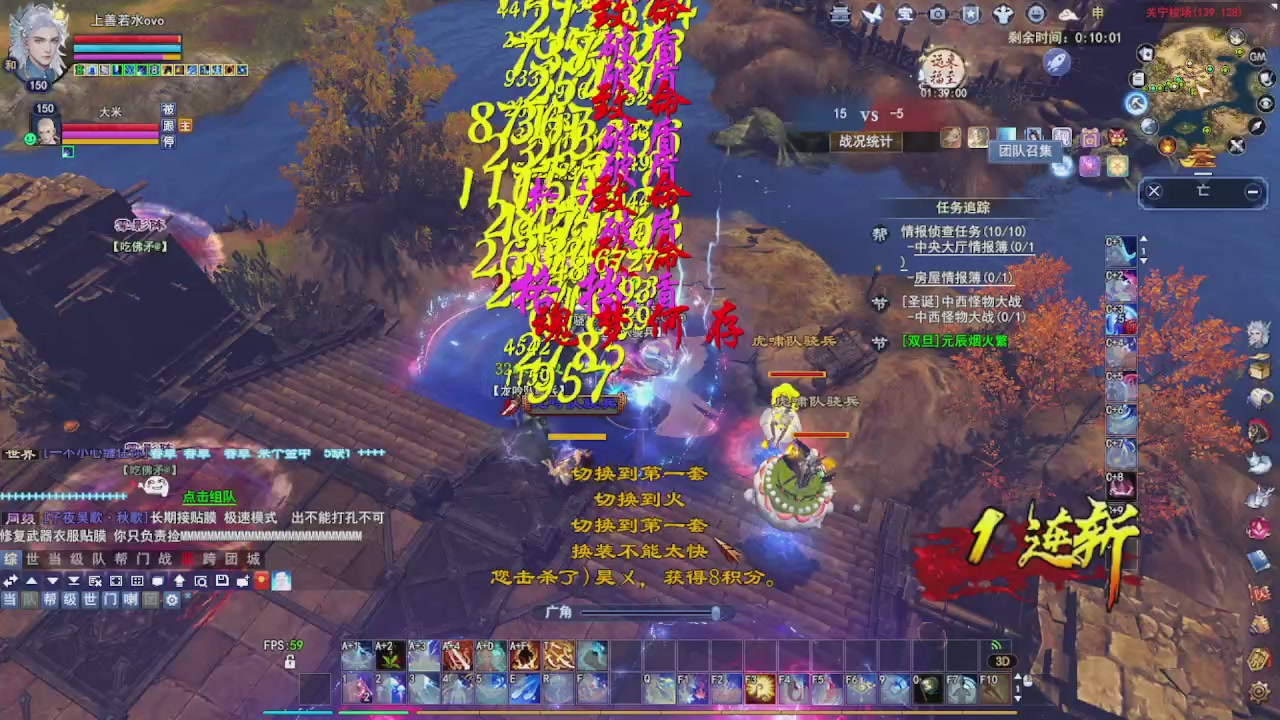Collapse the task tracker panel with the minus control
The width and height of the screenshot is (1280, 720).
coord(1252,191)
